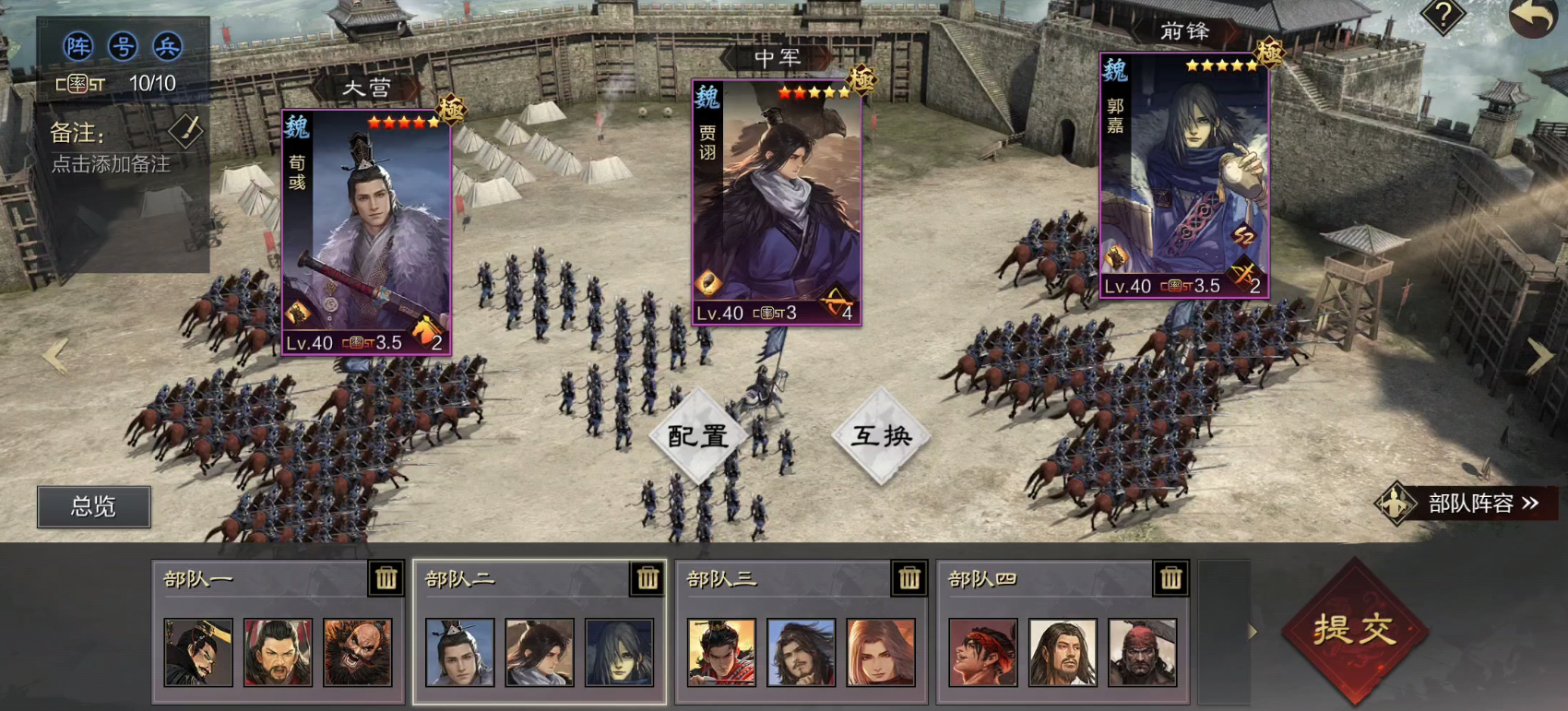Switch to the 部队三 team

pyautogui.click(x=784, y=579)
